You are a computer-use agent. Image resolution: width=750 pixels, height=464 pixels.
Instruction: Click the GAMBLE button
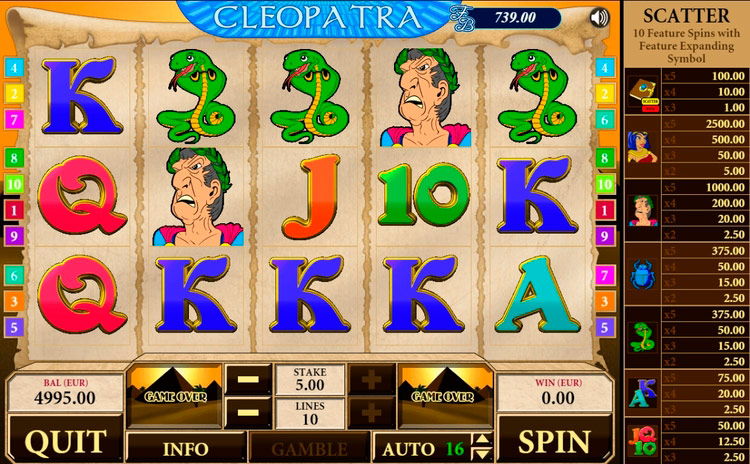click(x=308, y=448)
